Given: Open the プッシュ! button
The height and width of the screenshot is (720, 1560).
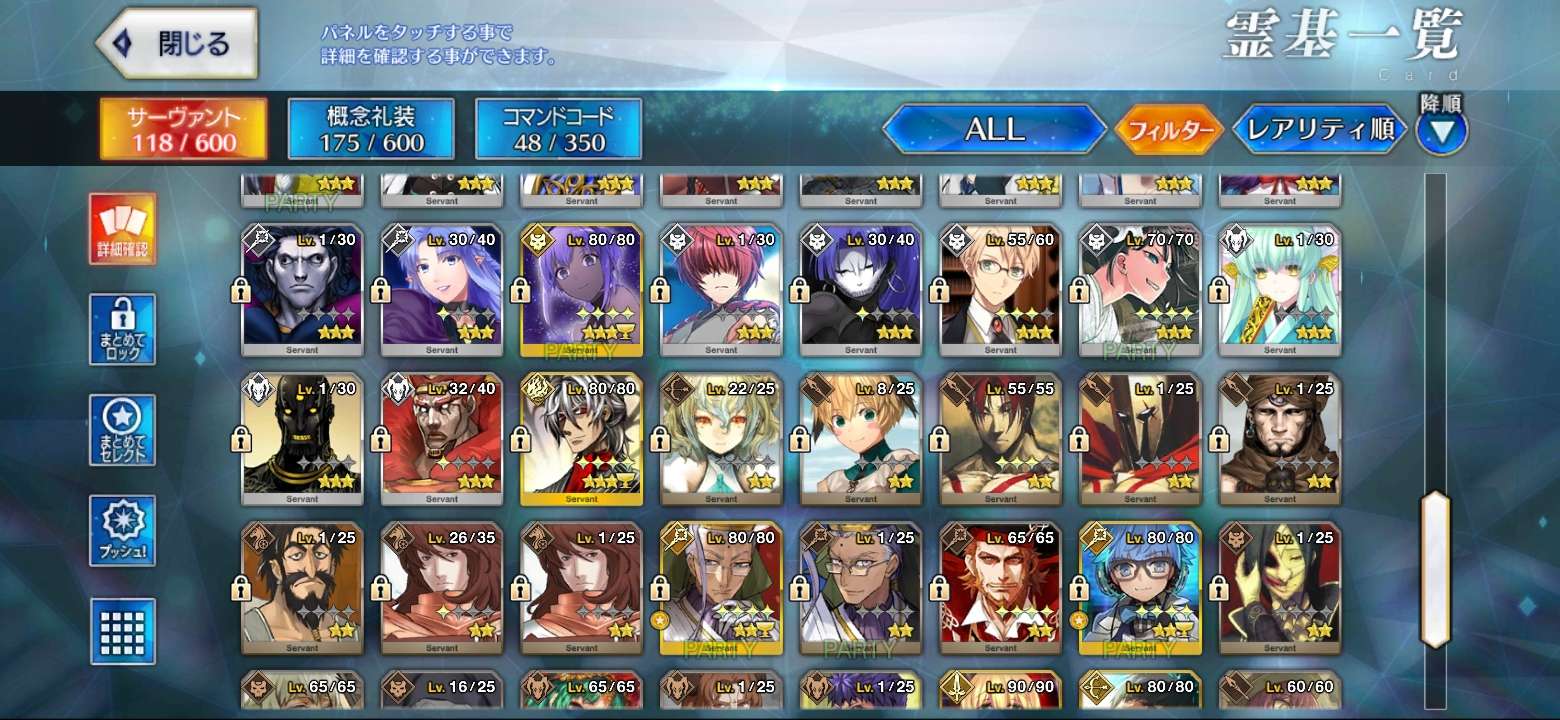Looking at the screenshot, I should (122, 531).
